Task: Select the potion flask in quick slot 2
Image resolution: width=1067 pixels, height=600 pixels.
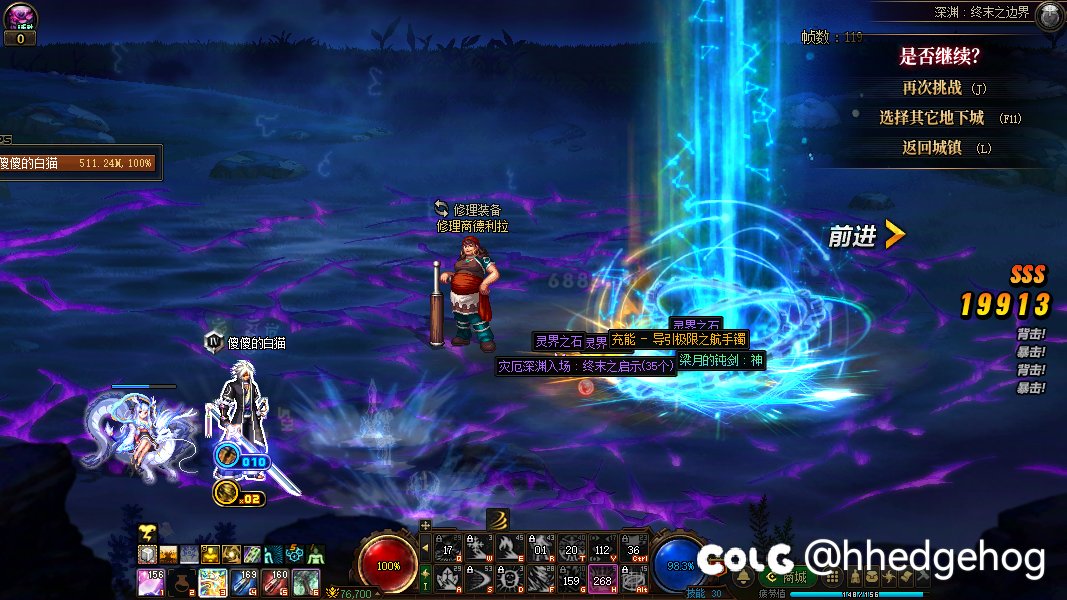Action: (181, 582)
